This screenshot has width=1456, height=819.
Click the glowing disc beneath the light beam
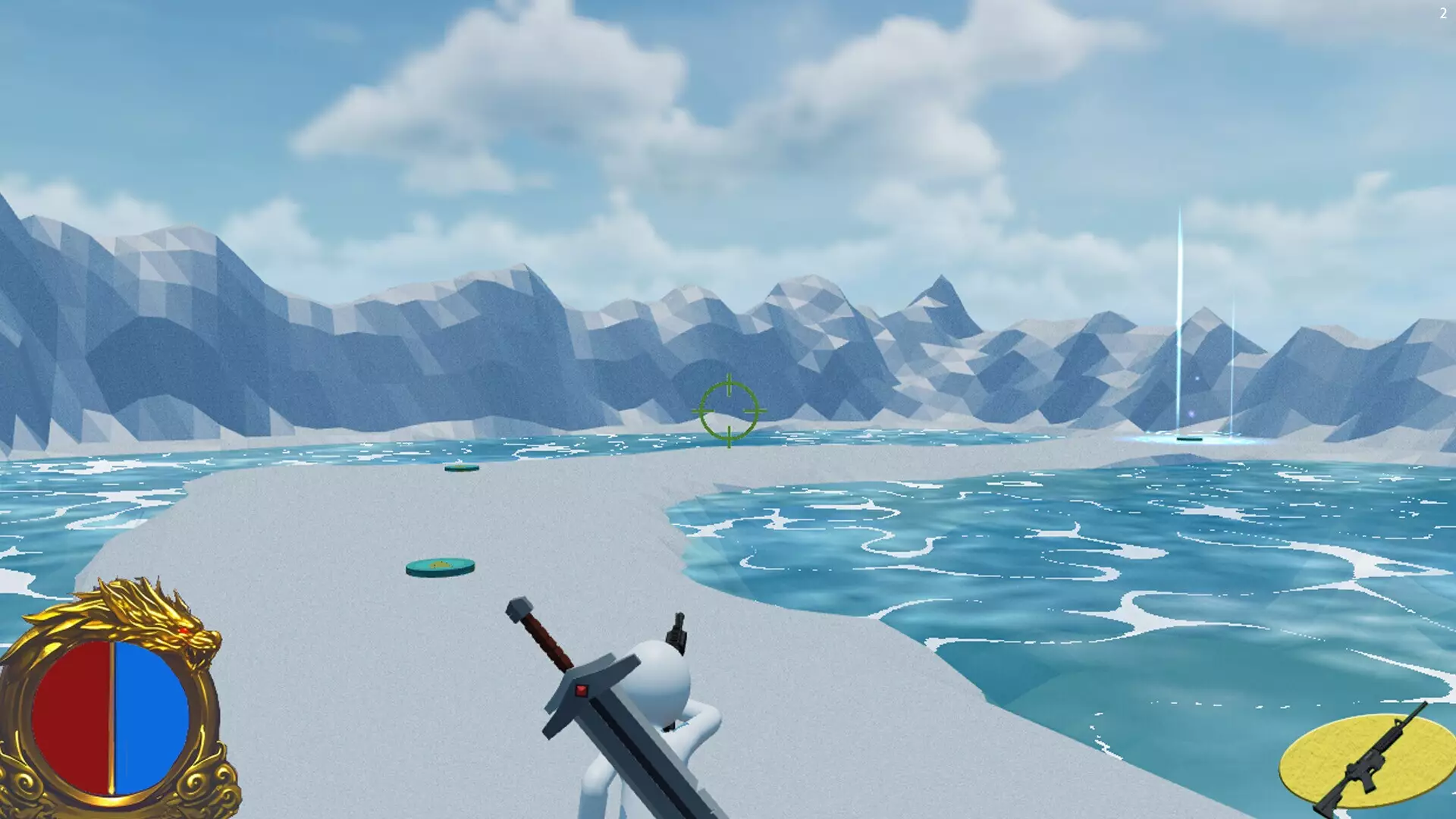[x=1189, y=440]
